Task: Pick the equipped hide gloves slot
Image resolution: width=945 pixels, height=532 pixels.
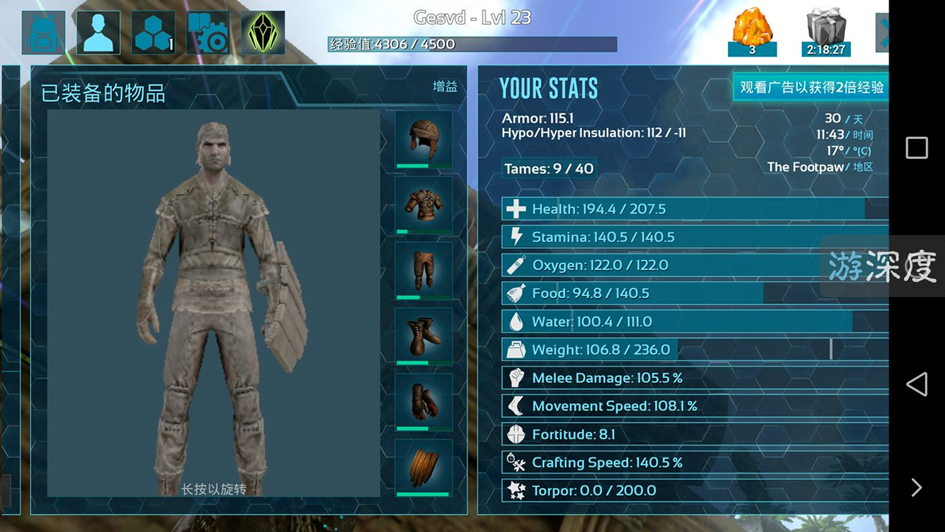Action: point(423,401)
